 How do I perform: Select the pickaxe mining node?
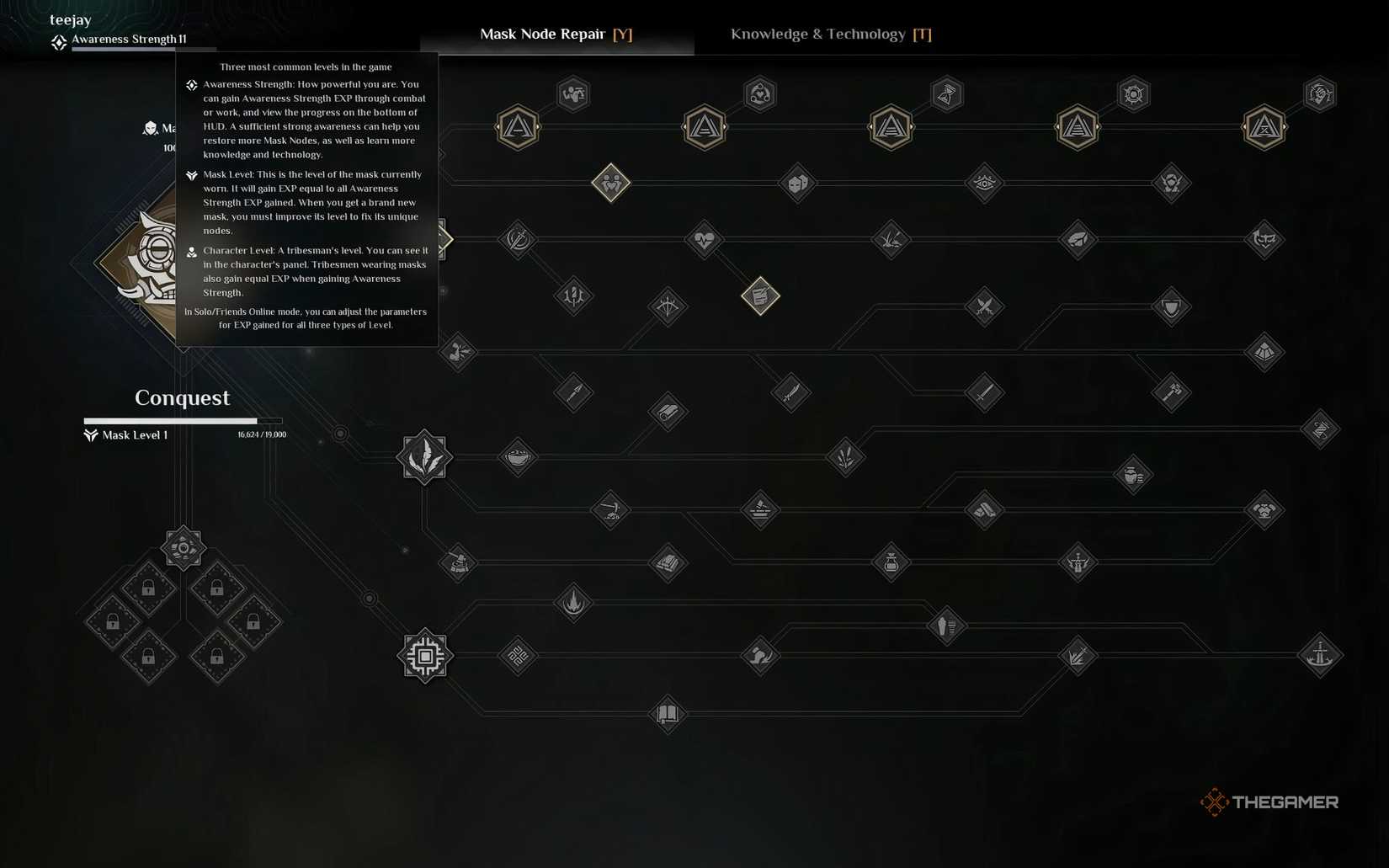point(611,510)
